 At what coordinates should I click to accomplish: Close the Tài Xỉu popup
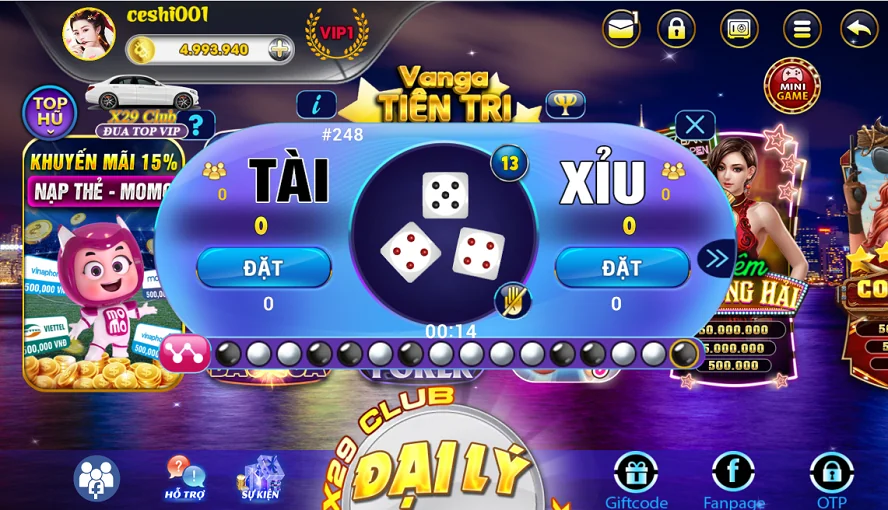[x=695, y=126]
